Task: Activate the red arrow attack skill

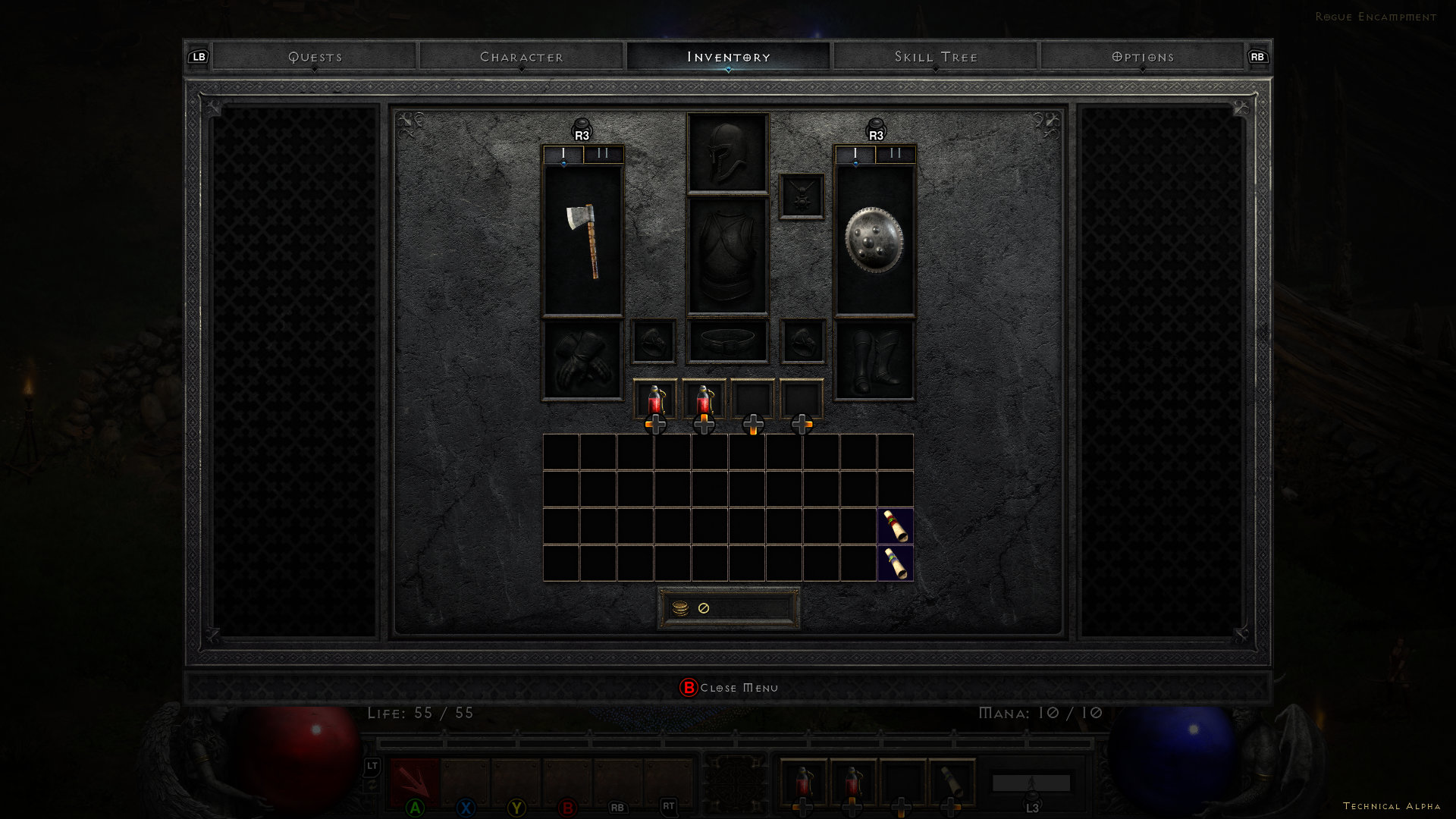Action: 414,781
